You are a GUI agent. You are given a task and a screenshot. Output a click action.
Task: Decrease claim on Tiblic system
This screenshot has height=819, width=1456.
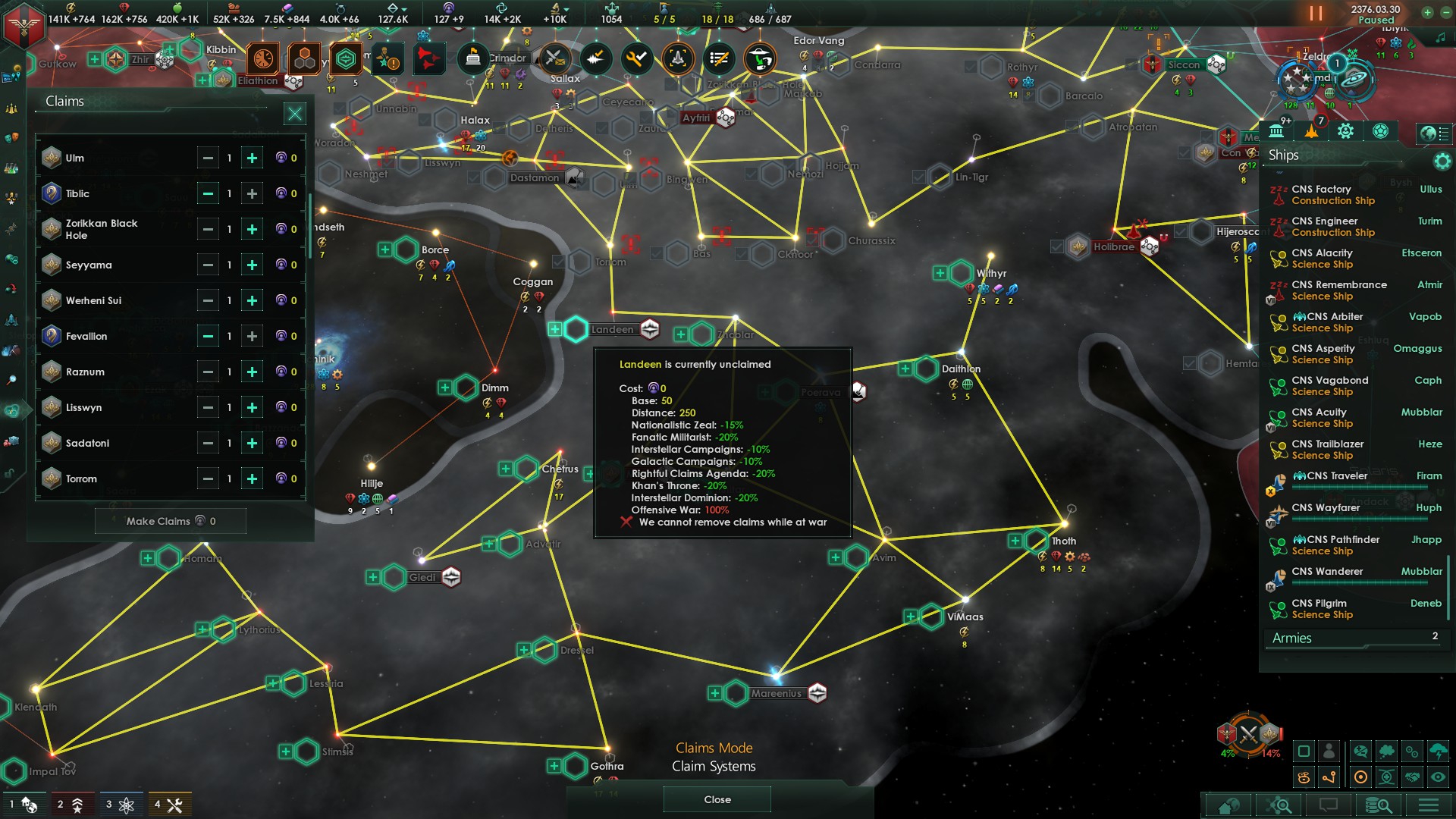click(207, 193)
